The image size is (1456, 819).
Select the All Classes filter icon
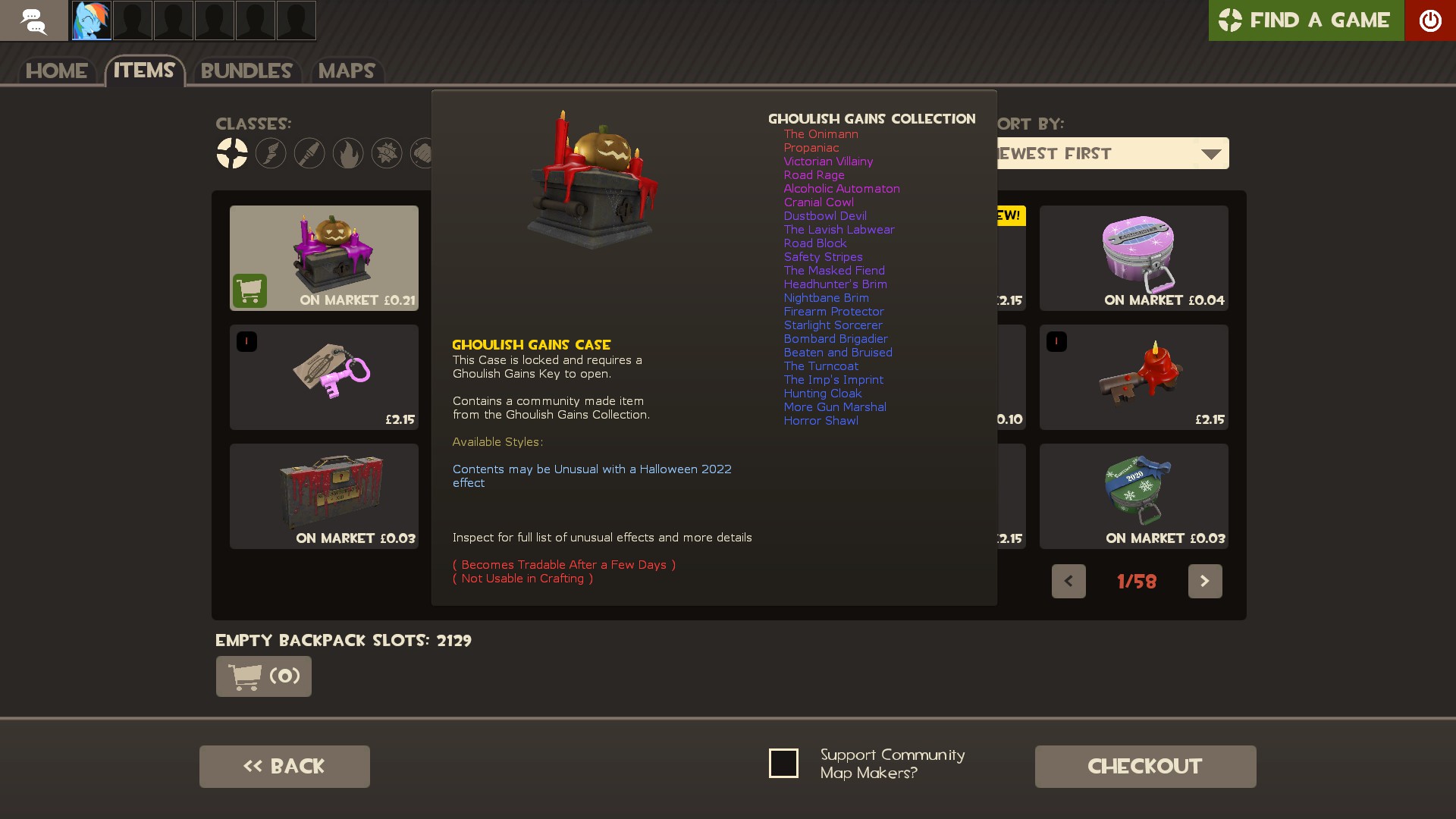(232, 153)
